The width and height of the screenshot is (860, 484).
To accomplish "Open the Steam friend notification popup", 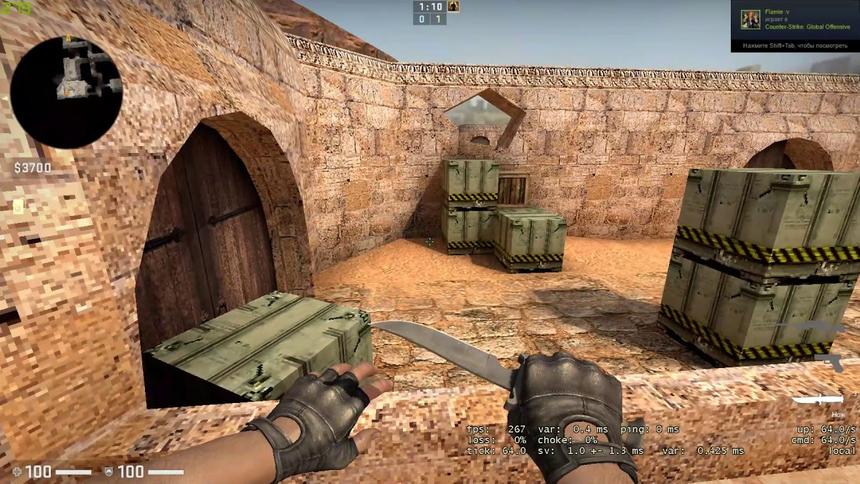I will 794,26.
